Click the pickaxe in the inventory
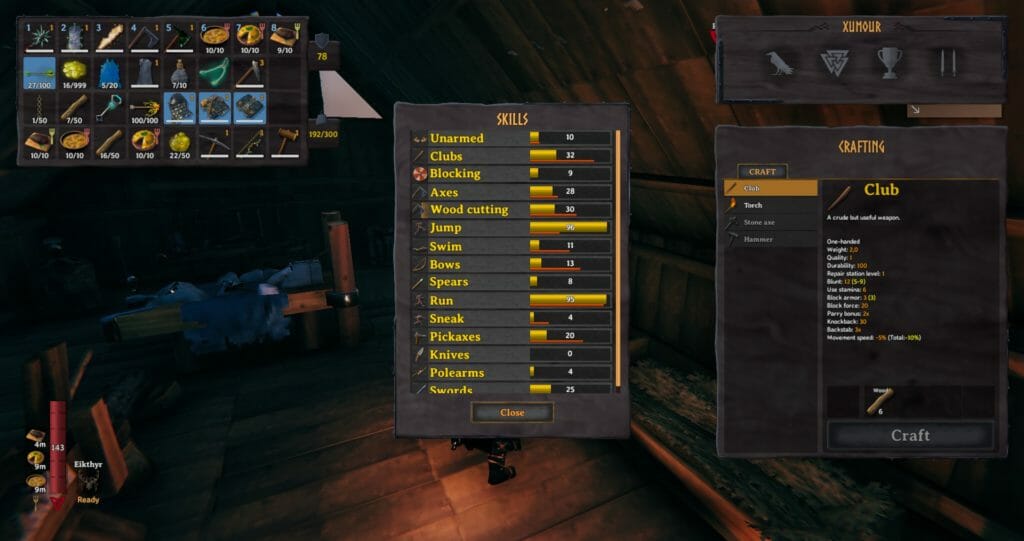1024x541 pixels. tap(213, 142)
